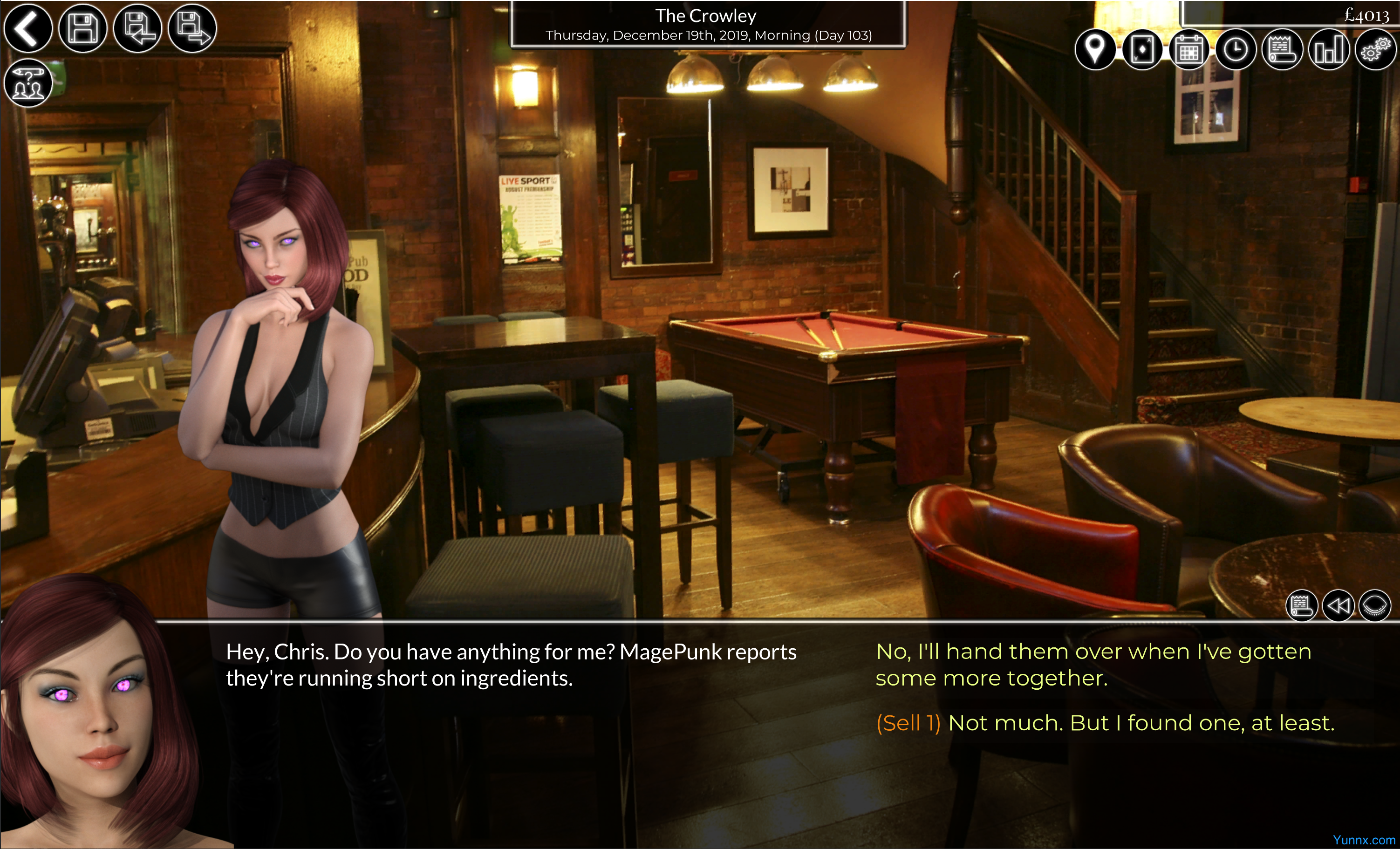The width and height of the screenshot is (1400, 849).
Task: Open the save game floppy disk icon
Action: pos(83,28)
